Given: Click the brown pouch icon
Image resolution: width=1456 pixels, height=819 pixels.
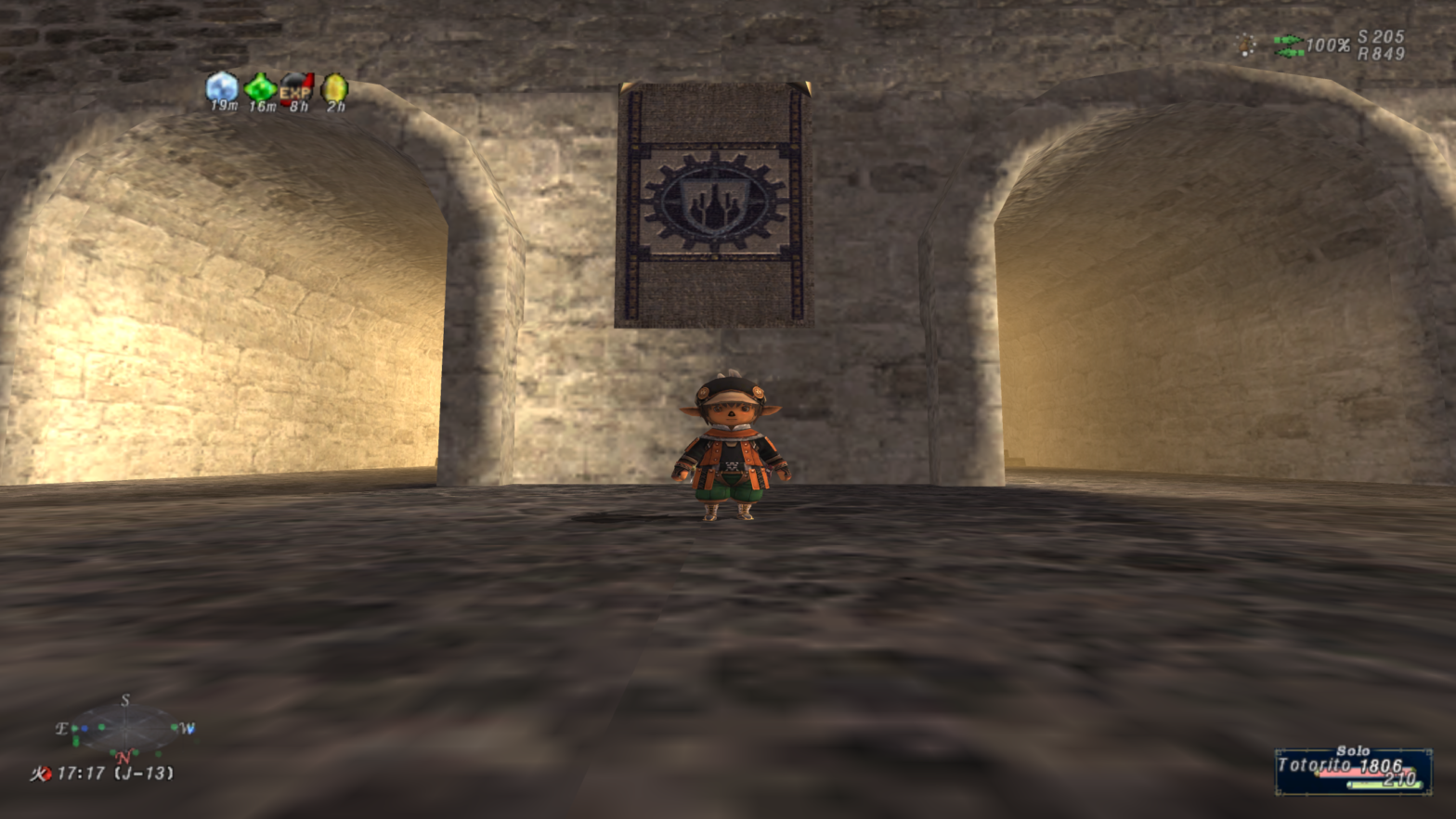Looking at the screenshot, I should coord(1246,45).
